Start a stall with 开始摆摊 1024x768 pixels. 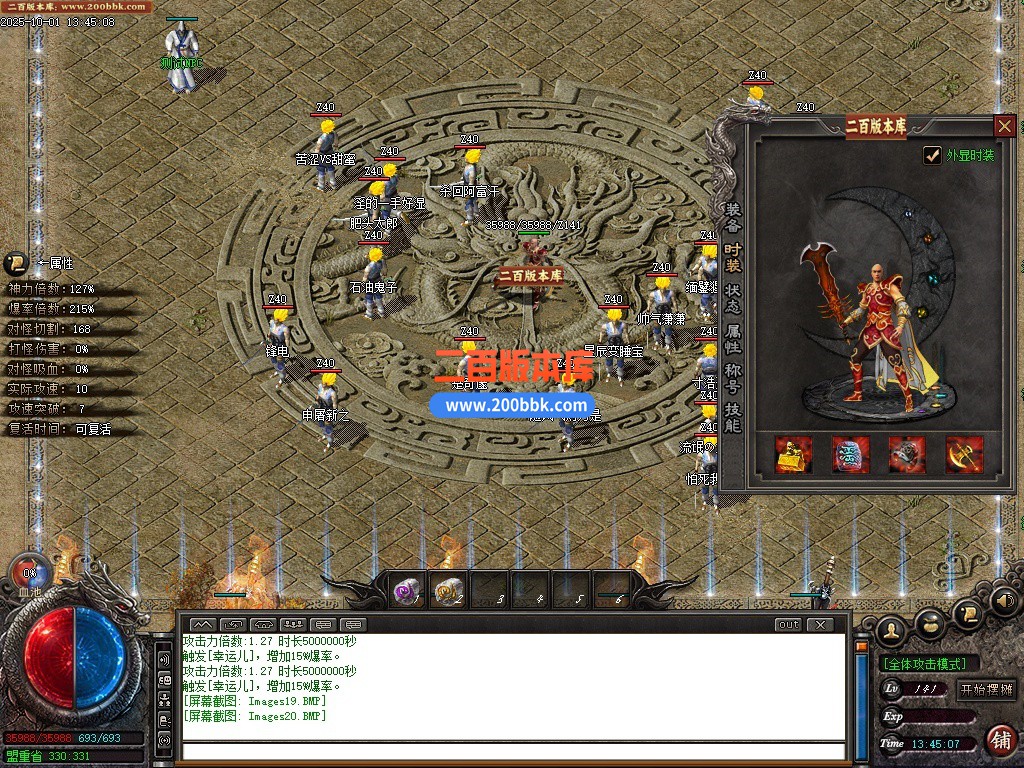[x=987, y=689]
